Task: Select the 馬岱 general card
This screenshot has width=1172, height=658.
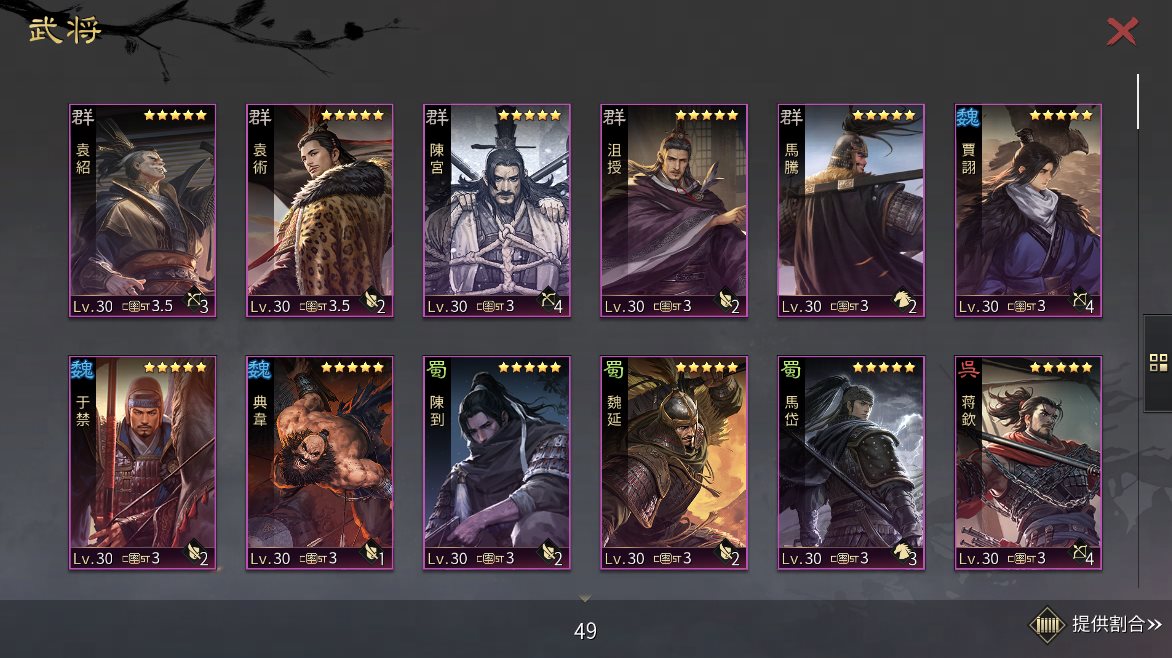Action: (x=851, y=462)
